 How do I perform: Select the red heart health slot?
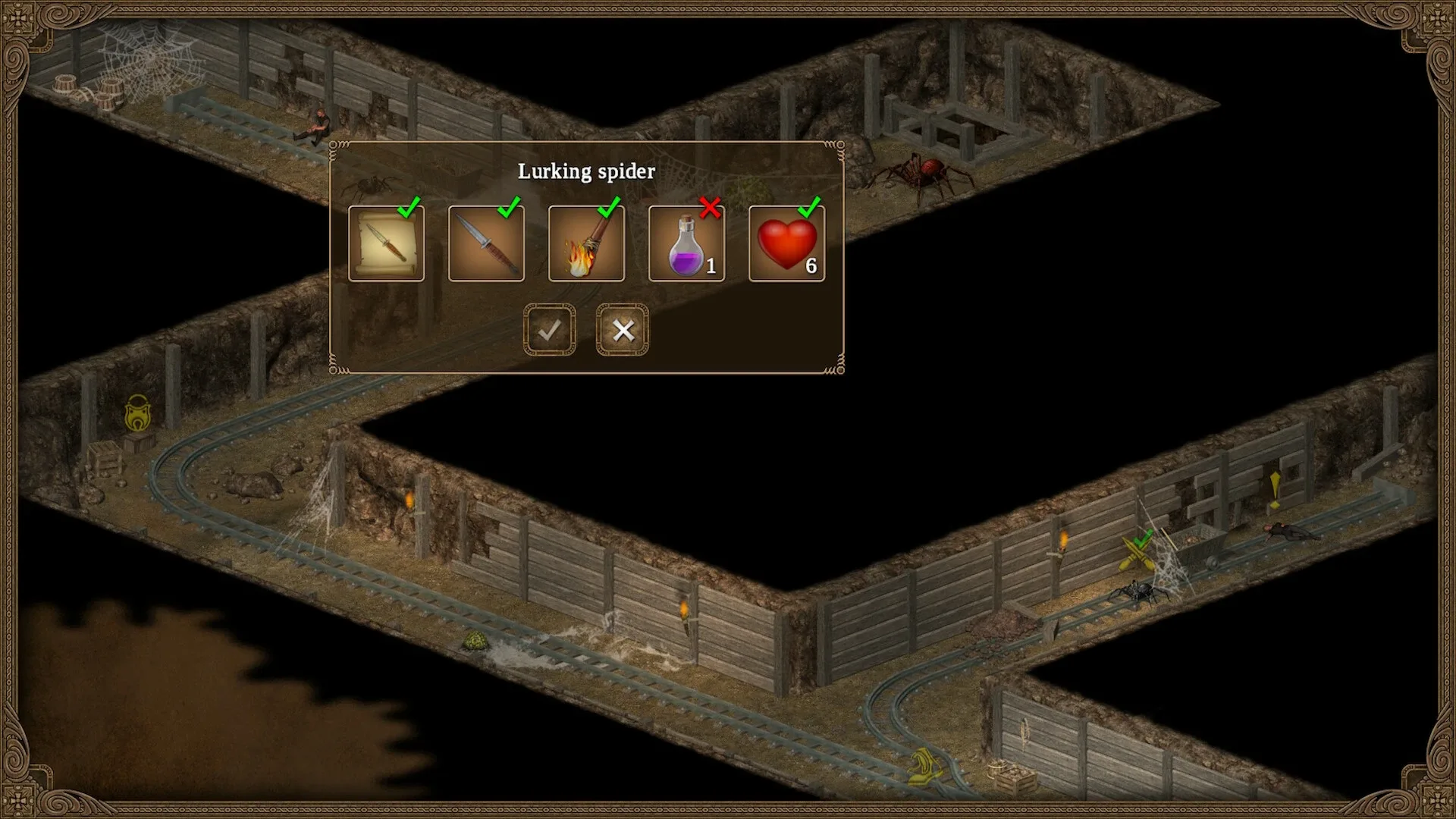click(786, 243)
